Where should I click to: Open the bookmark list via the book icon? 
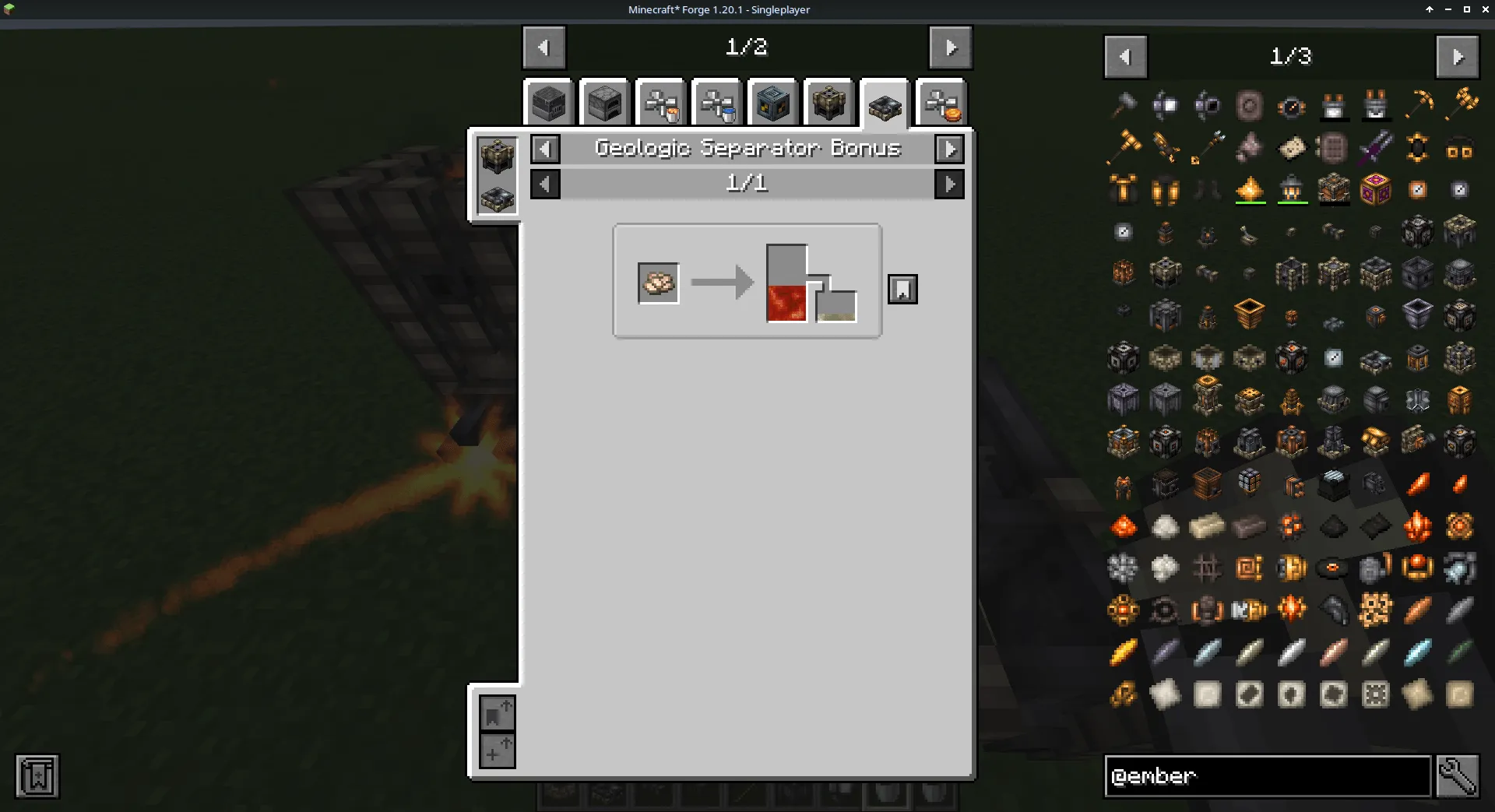tap(35, 776)
